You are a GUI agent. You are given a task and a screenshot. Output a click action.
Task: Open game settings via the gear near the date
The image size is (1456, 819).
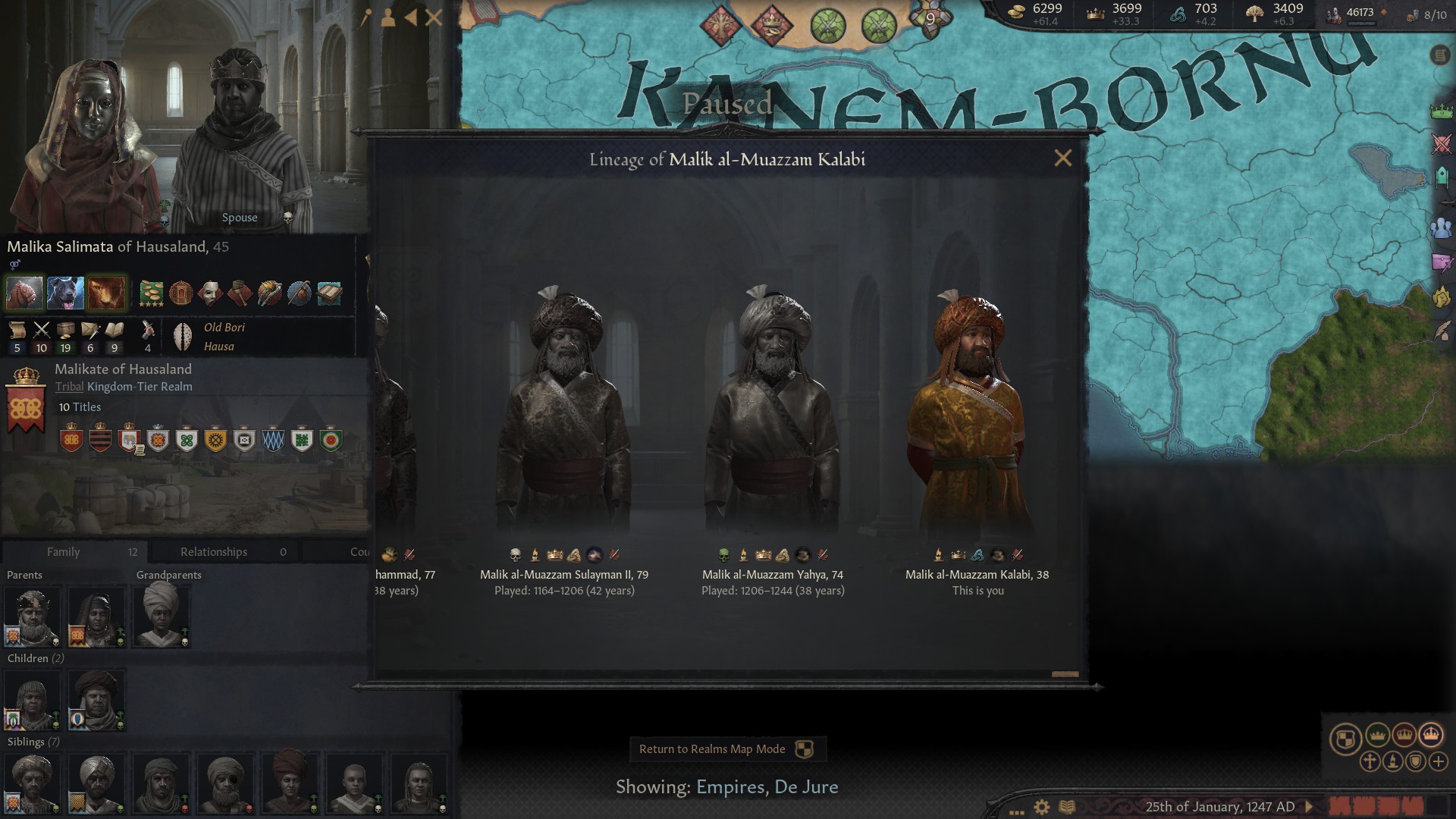(1042, 805)
